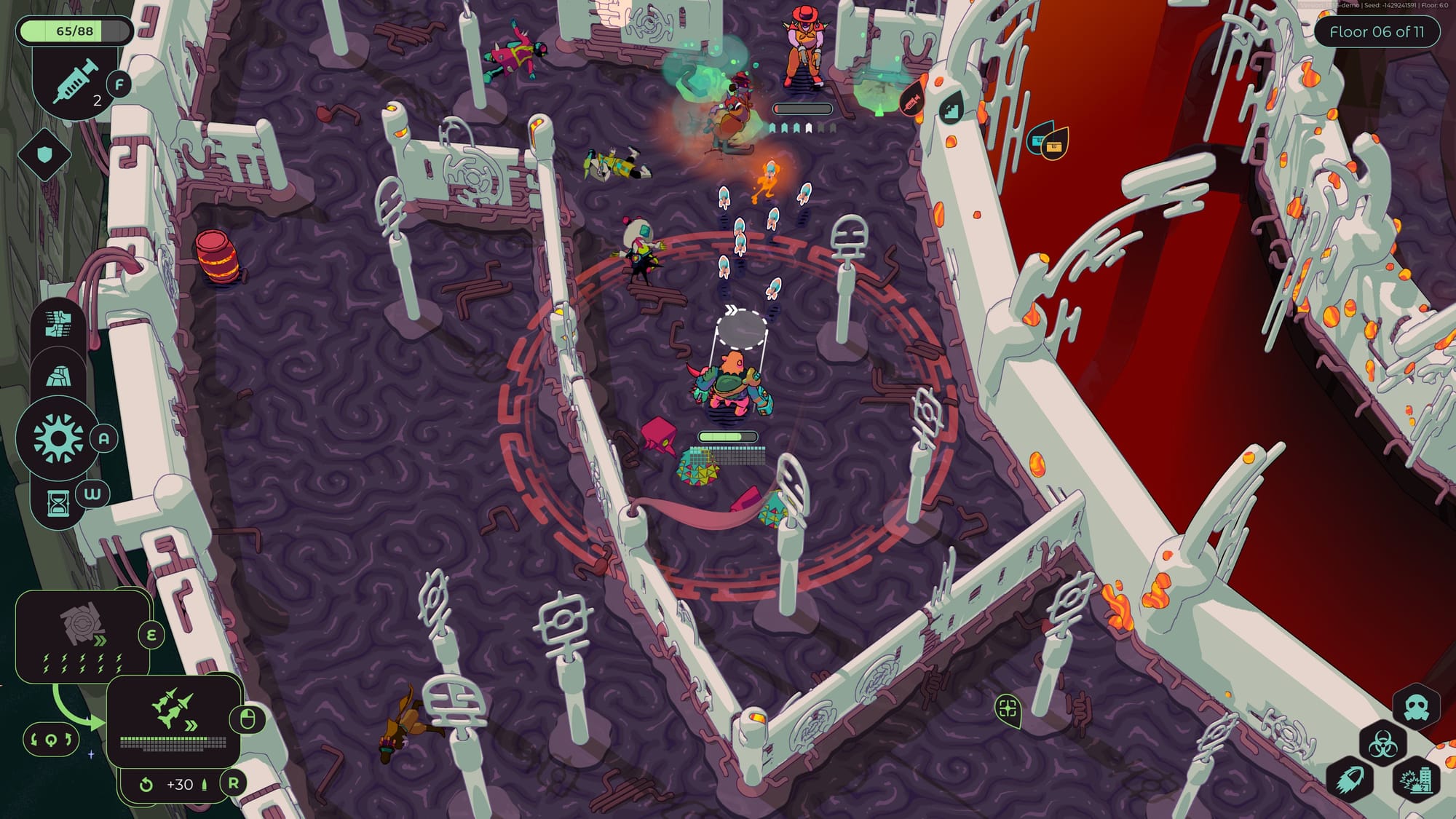The height and width of the screenshot is (819, 1456).
Task: Activate the spiked gear ability
Action: [x=58, y=438]
